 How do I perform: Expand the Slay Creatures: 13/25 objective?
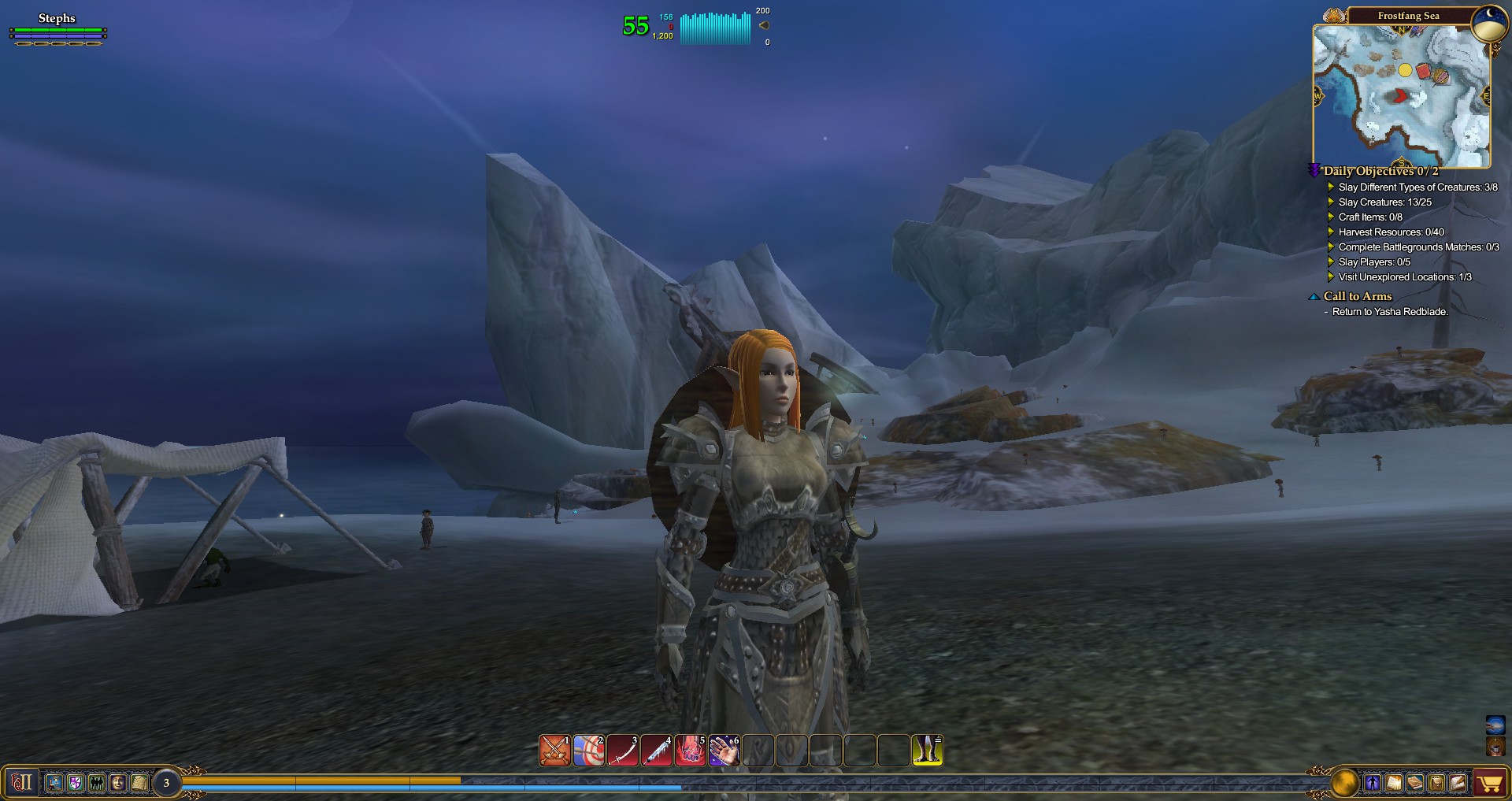pos(1386,202)
